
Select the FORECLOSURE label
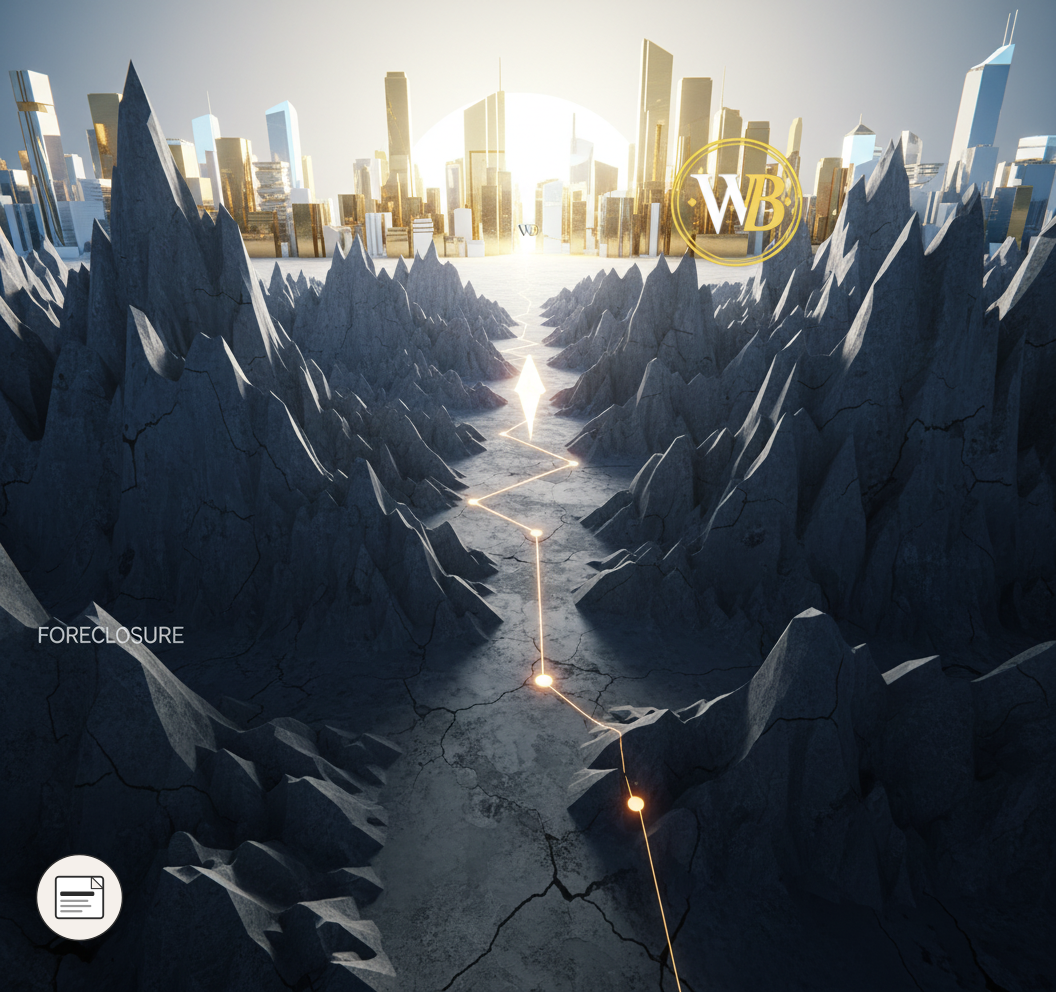pyautogui.click(x=110, y=636)
